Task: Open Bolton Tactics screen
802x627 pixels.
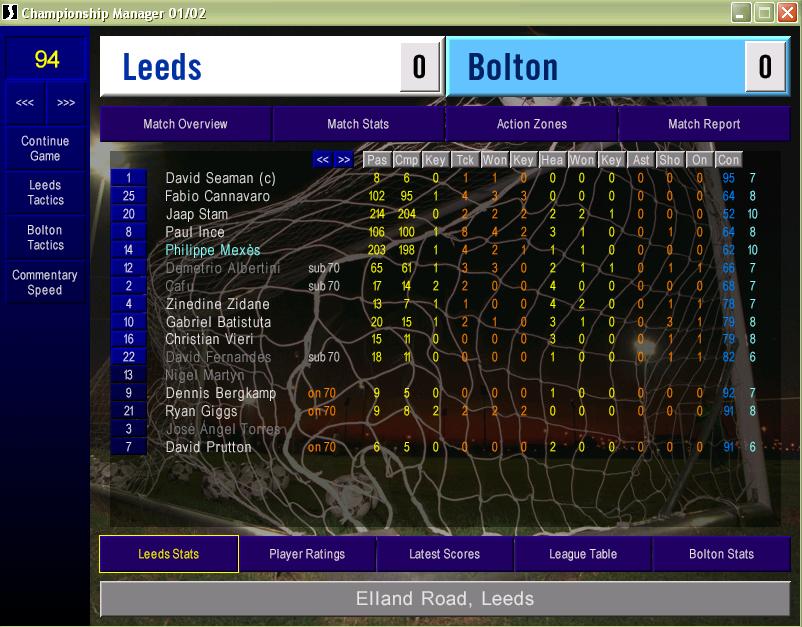Action: tap(45, 237)
